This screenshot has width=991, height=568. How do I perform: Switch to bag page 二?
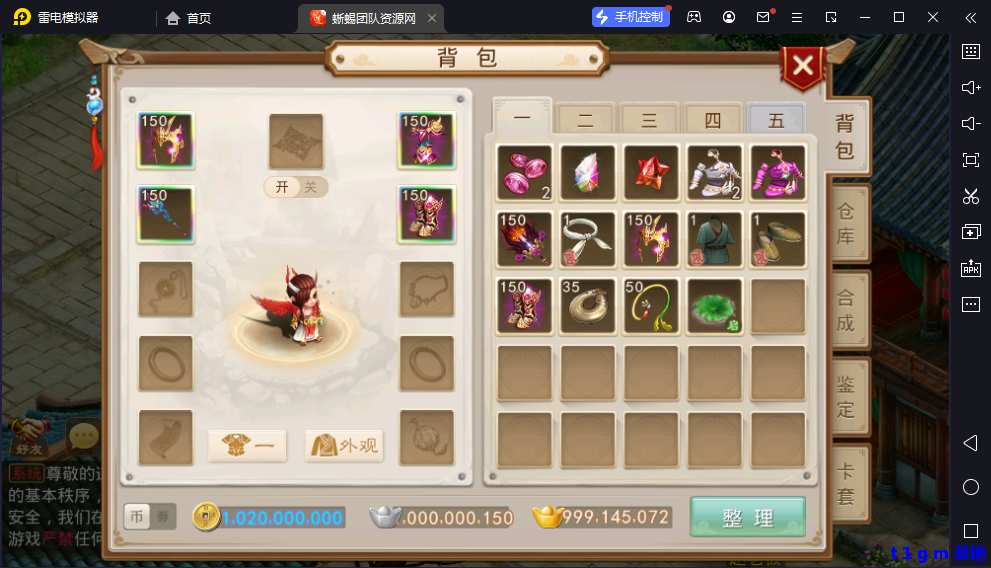point(586,121)
